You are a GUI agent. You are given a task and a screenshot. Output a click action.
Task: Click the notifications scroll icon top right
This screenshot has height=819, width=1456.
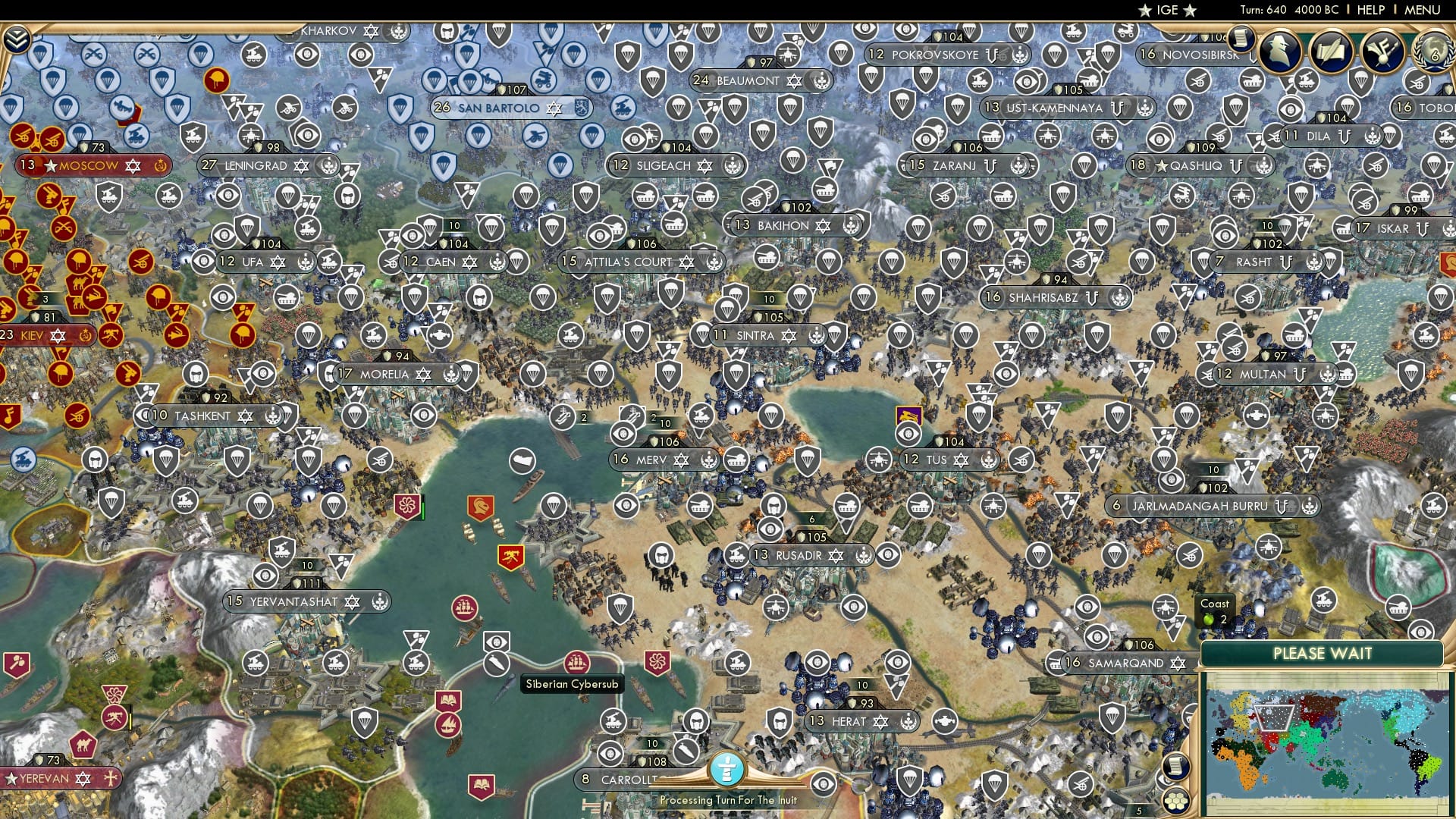[1241, 39]
